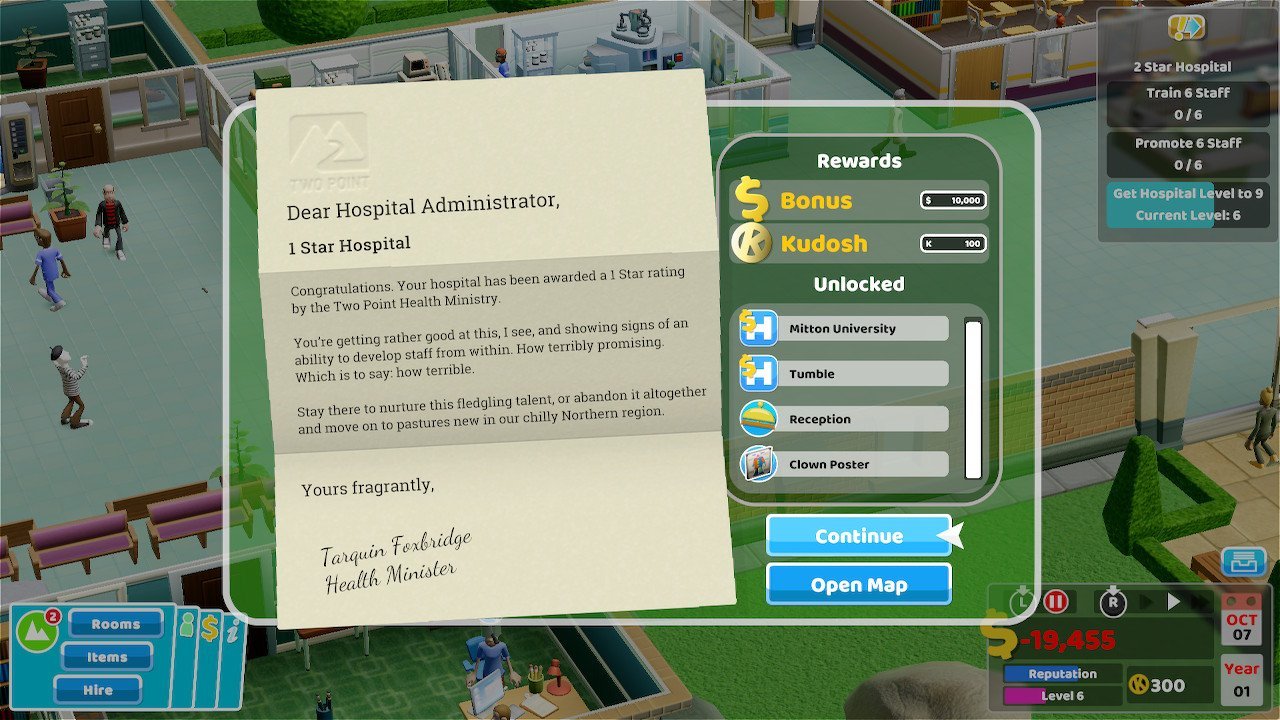Choose the Clown Poster unlocked item
The width and height of the screenshot is (1280, 720).
843,464
